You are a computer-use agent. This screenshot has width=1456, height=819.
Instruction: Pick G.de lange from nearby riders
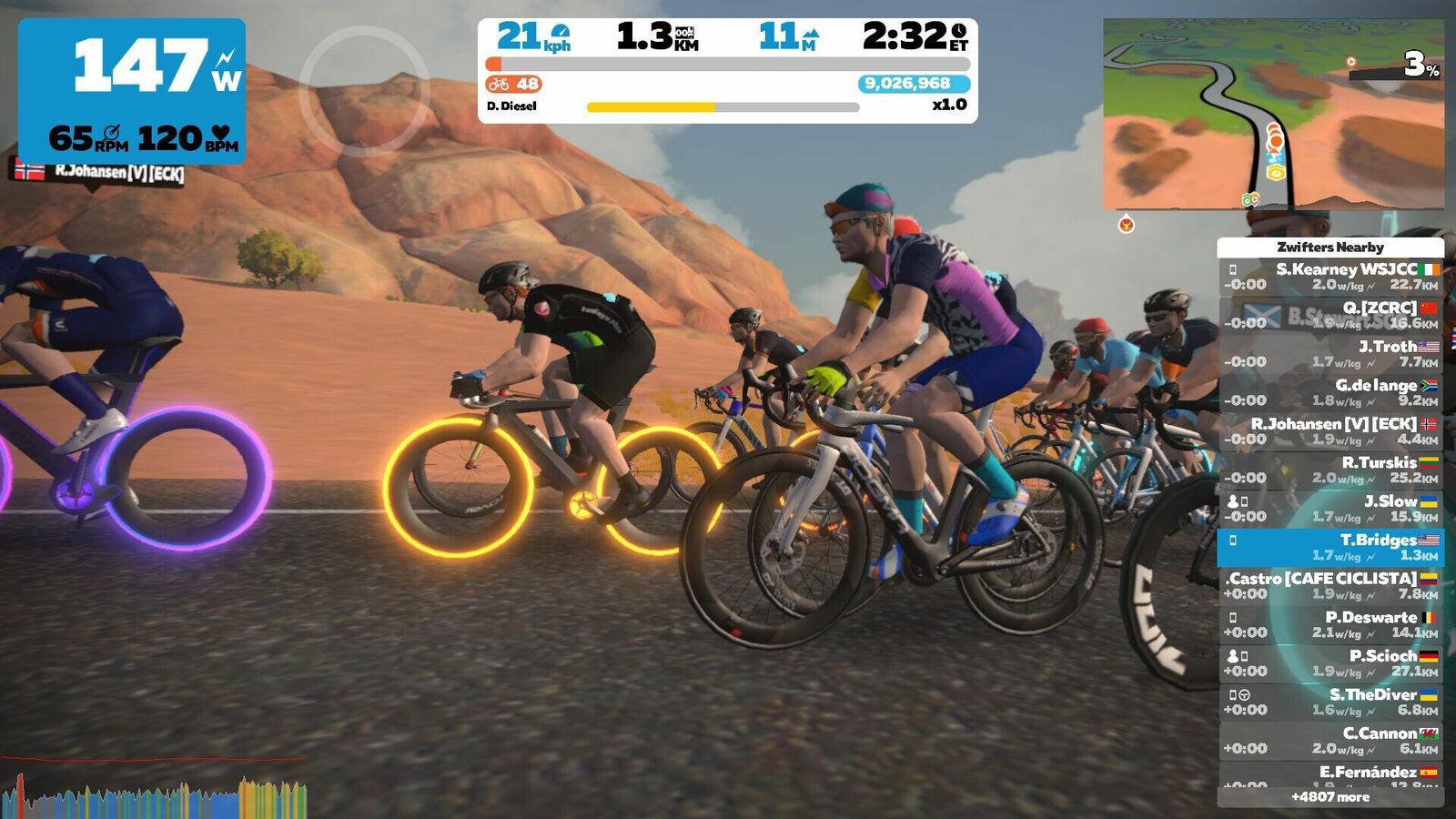(x=1330, y=392)
